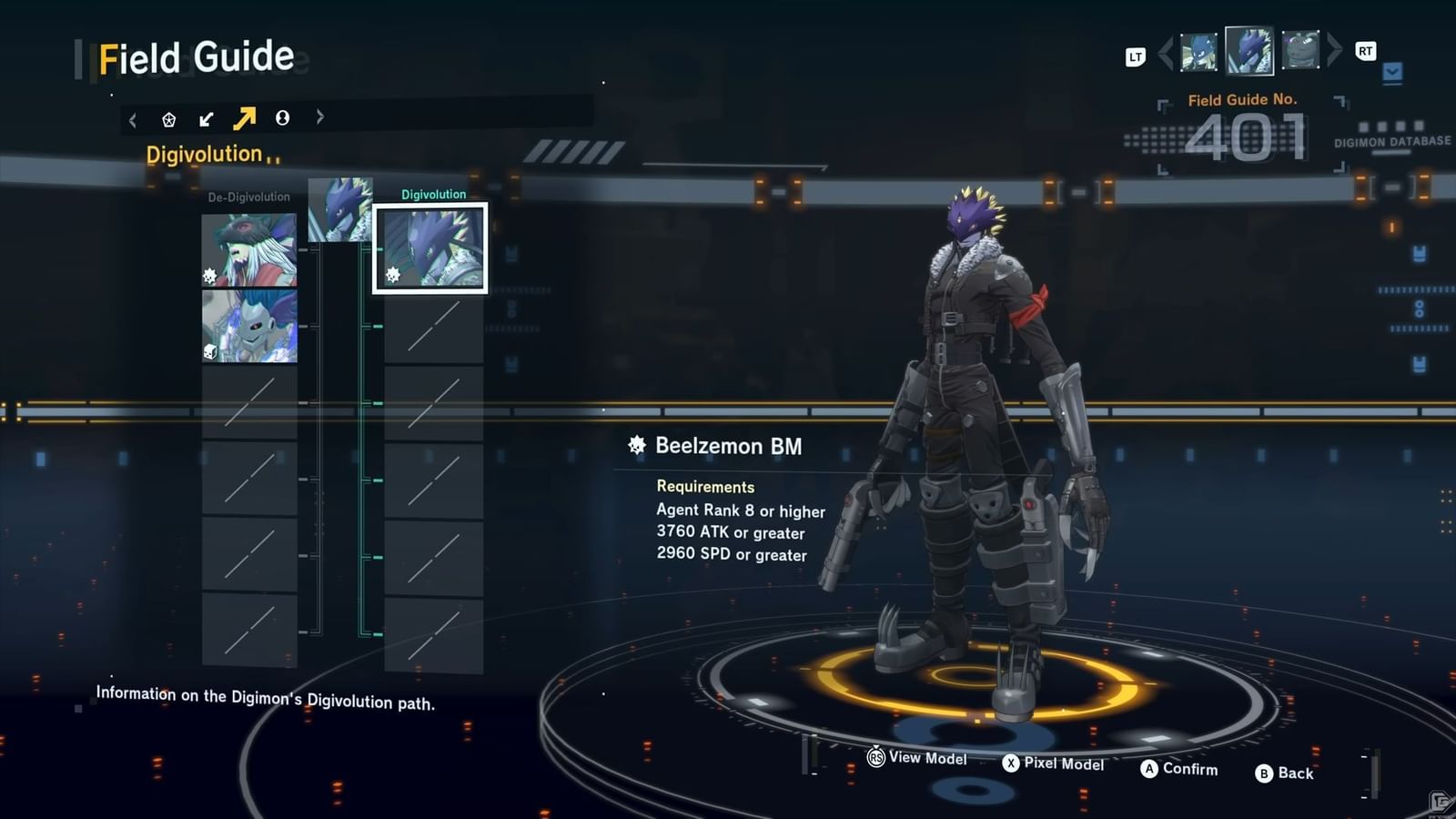Confirm the selected Digivolution
Image resolution: width=1456 pixels, height=819 pixels.
tap(1178, 769)
